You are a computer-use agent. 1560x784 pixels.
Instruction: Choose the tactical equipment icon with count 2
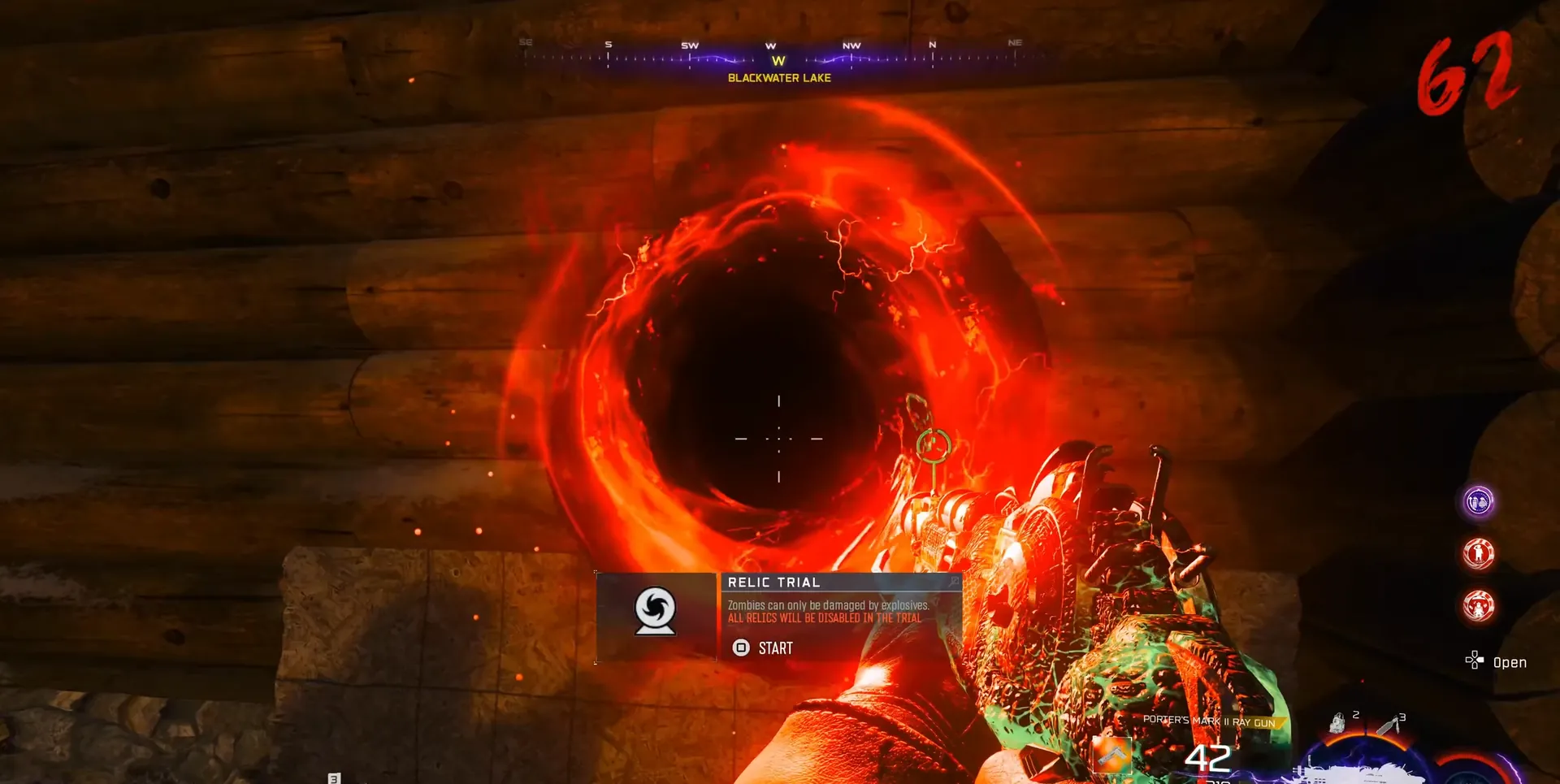tap(1338, 722)
